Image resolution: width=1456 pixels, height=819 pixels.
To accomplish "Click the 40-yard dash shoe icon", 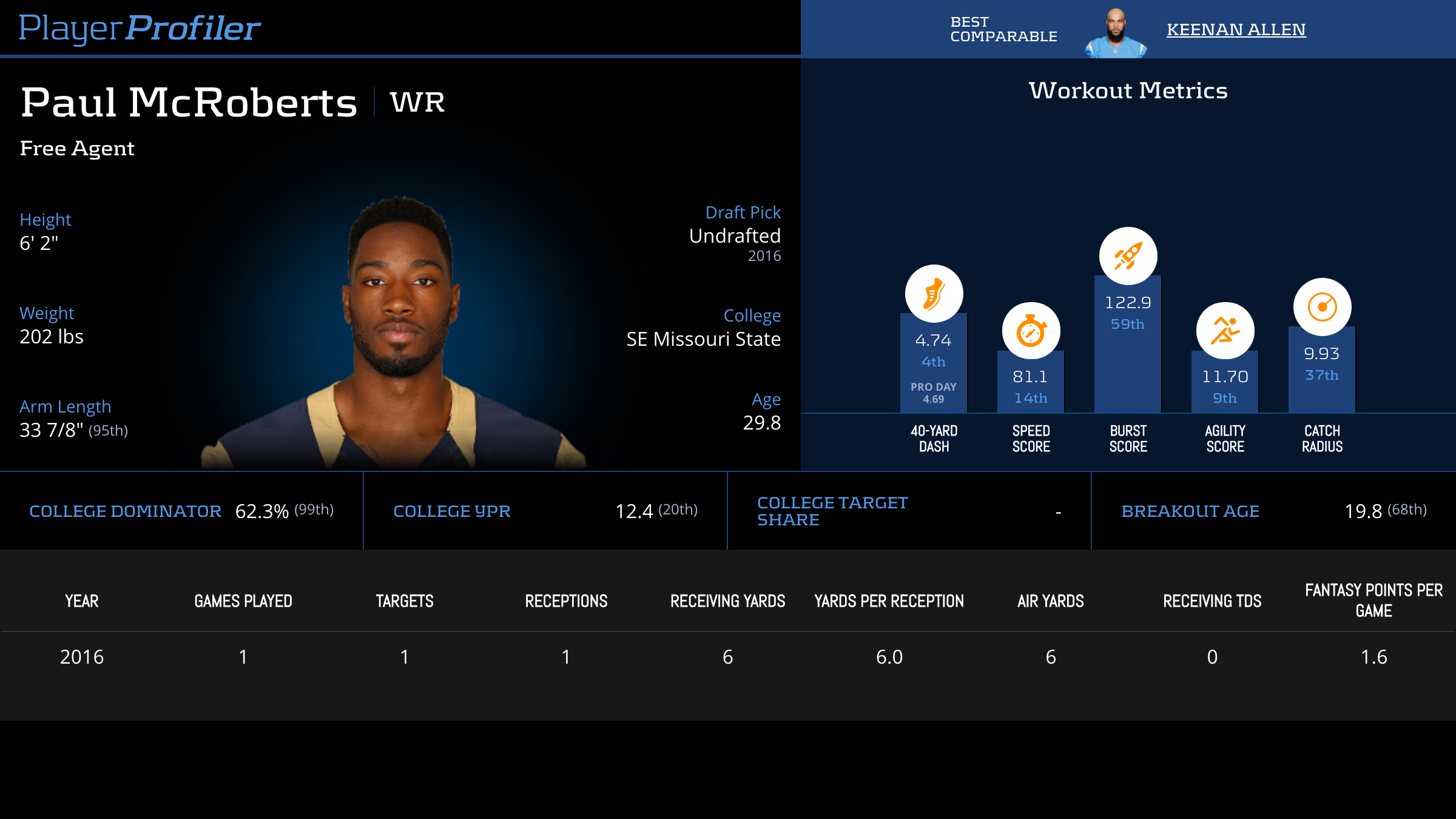I will tap(934, 294).
